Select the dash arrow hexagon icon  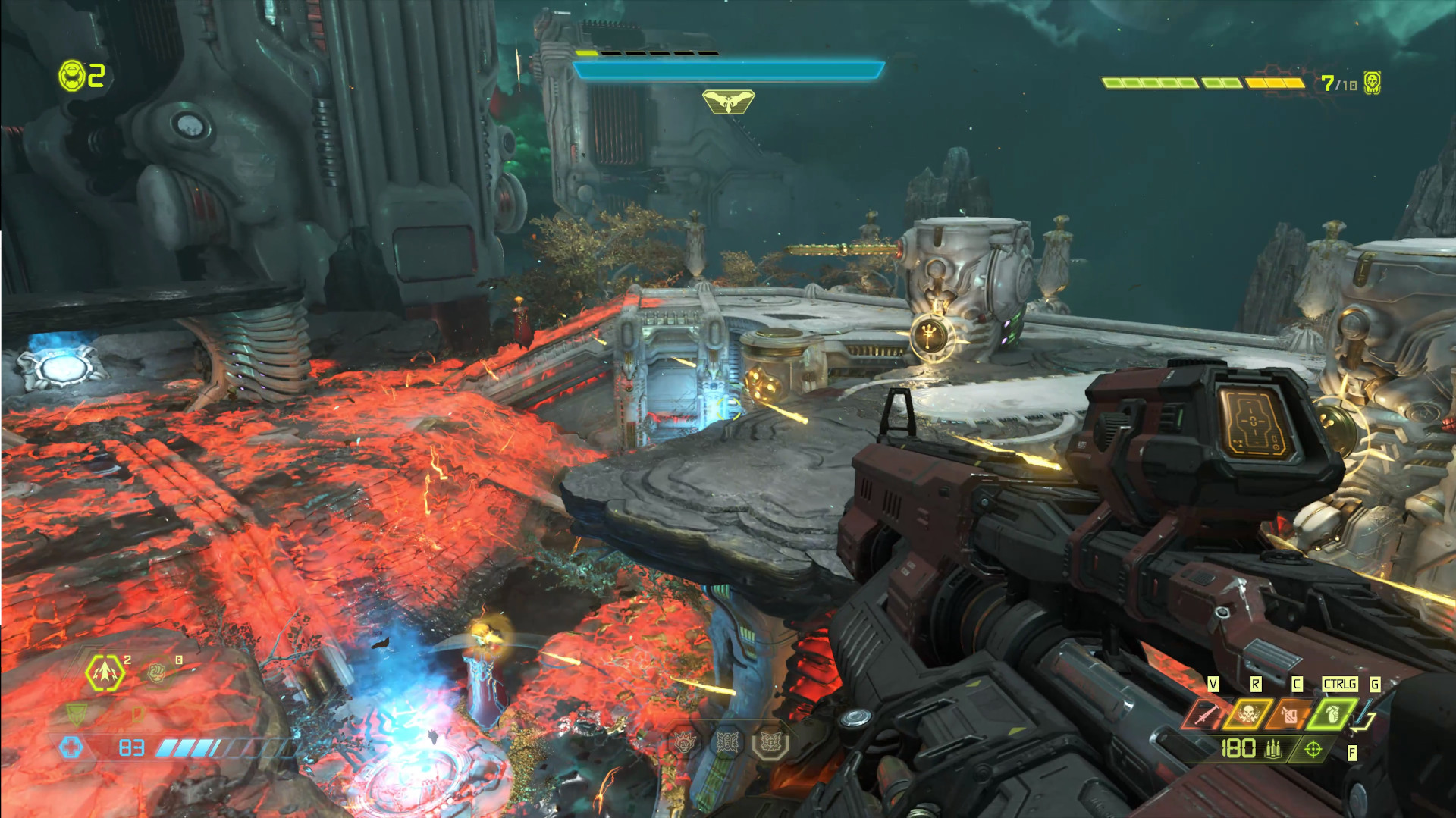coord(105,672)
